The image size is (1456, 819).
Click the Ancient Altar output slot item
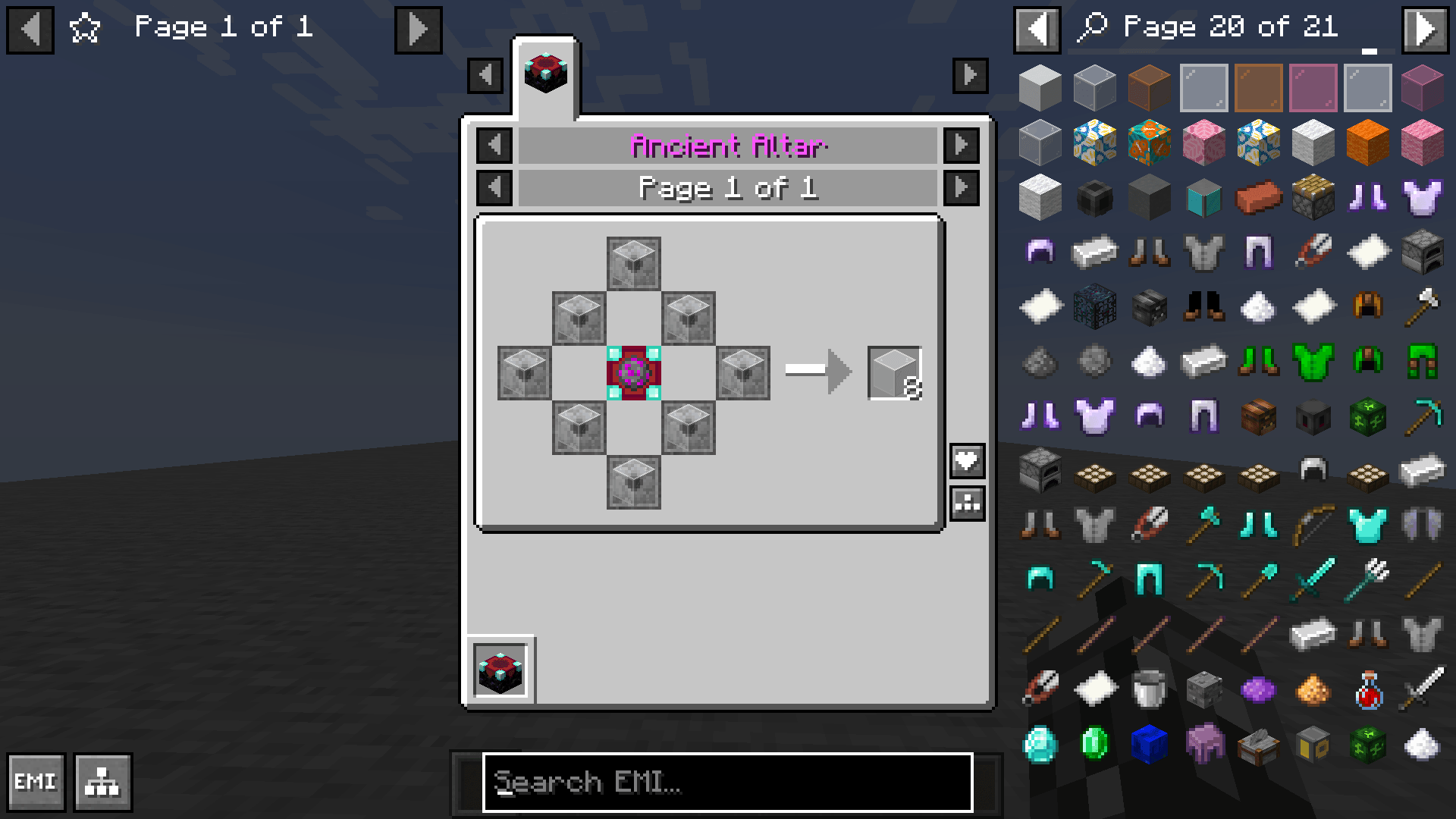[895, 372]
